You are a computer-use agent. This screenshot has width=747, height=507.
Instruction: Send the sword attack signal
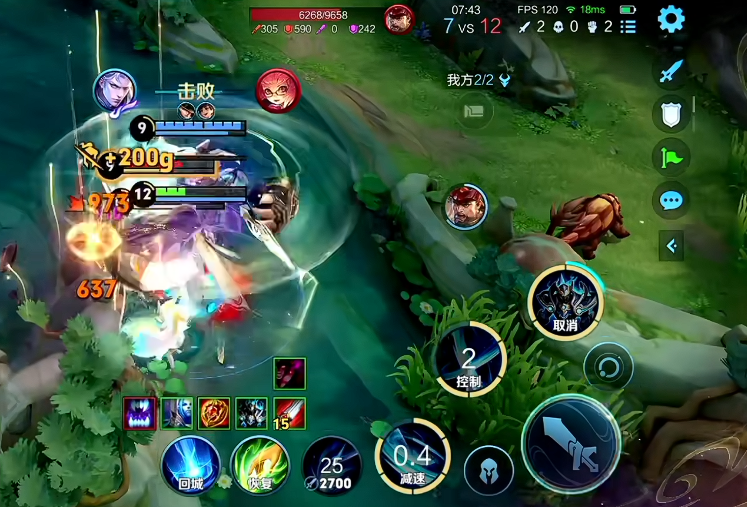click(671, 70)
